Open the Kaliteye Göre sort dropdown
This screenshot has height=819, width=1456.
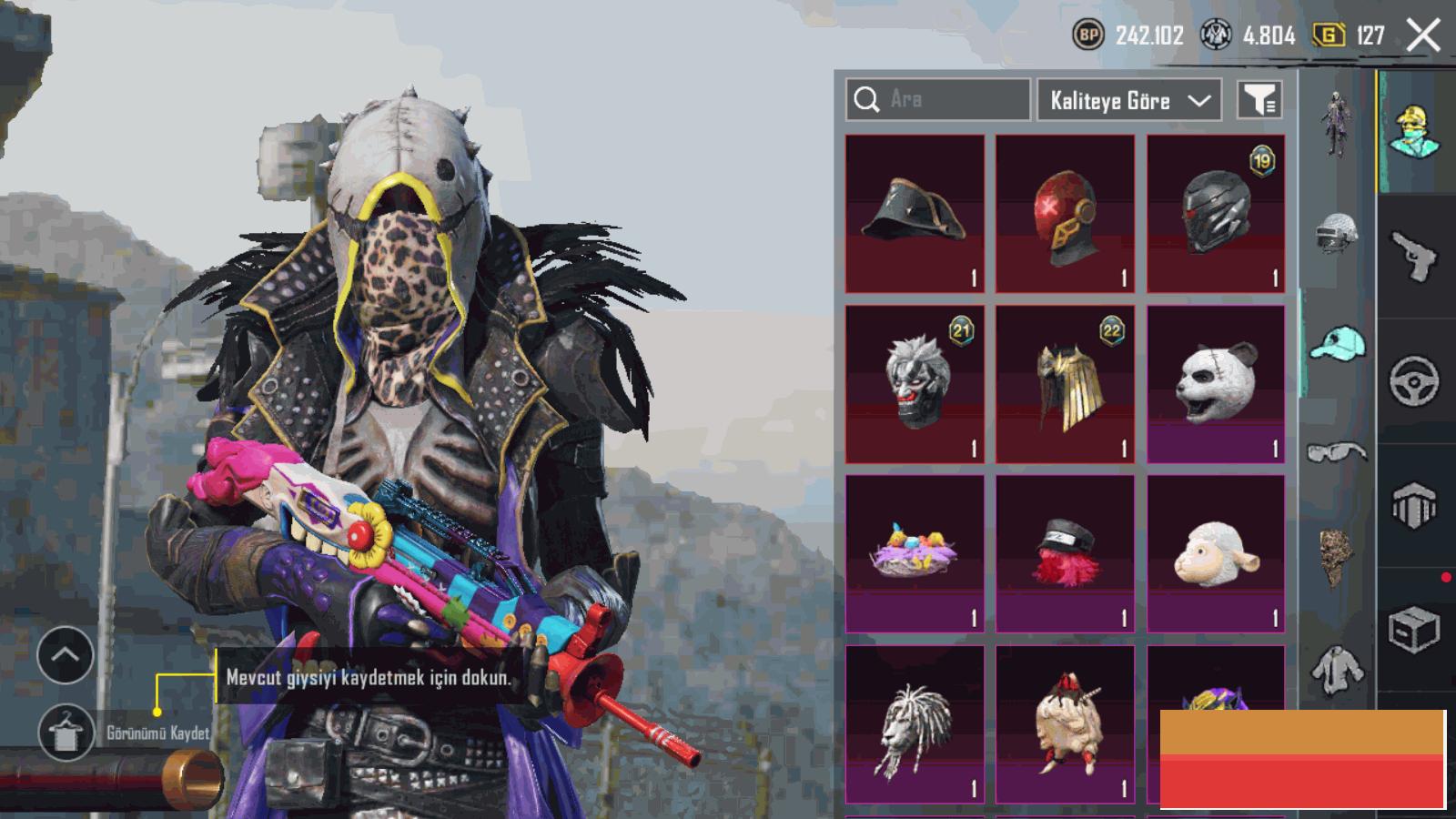pos(1130,100)
